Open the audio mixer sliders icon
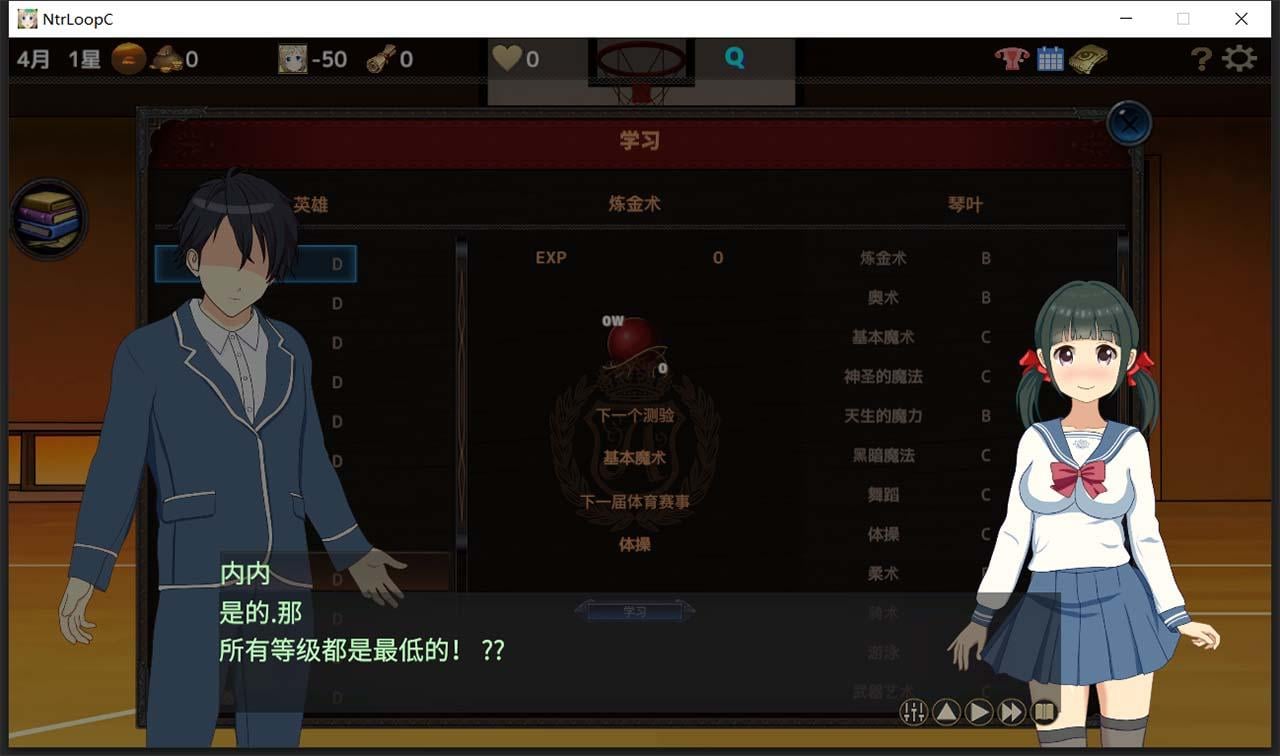This screenshot has height=756, width=1280. (x=914, y=713)
